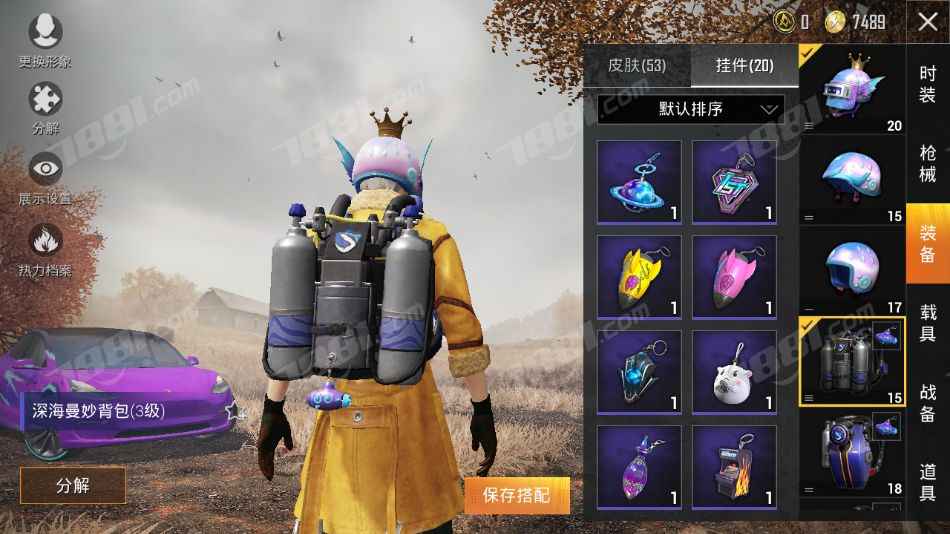The image size is (950, 534).
Task: Select the 挂件(20) charms tab
Action: coord(744,66)
